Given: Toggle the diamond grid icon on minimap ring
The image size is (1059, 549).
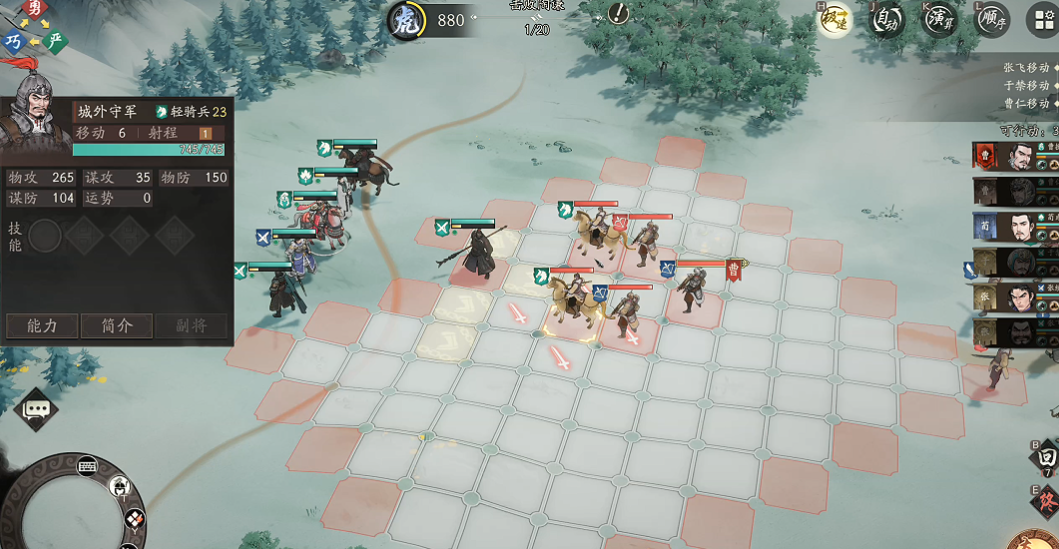Looking at the screenshot, I should 135,518.
